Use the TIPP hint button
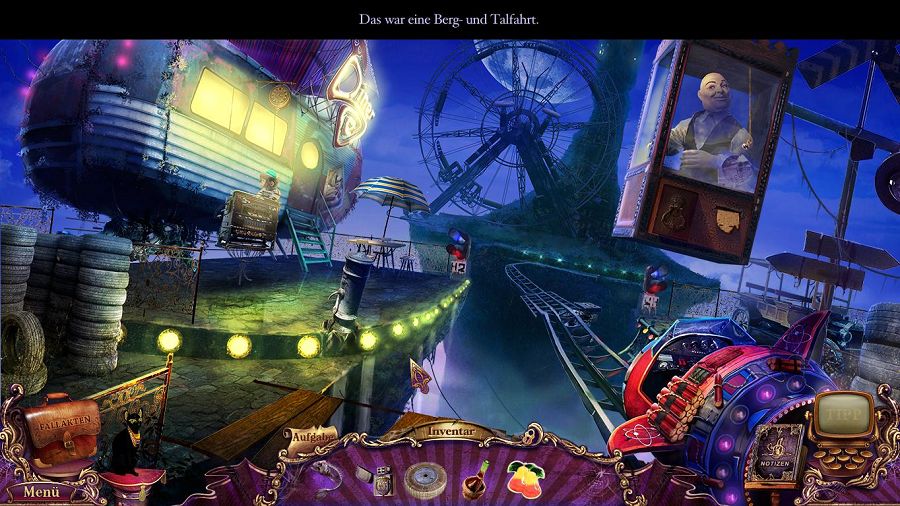The width and height of the screenshot is (900, 506). coord(839,412)
